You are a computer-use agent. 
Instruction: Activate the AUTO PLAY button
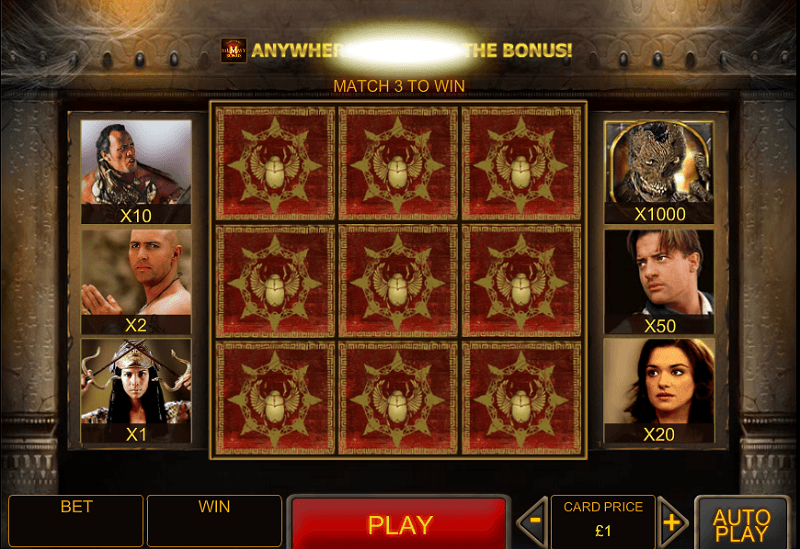click(x=741, y=524)
